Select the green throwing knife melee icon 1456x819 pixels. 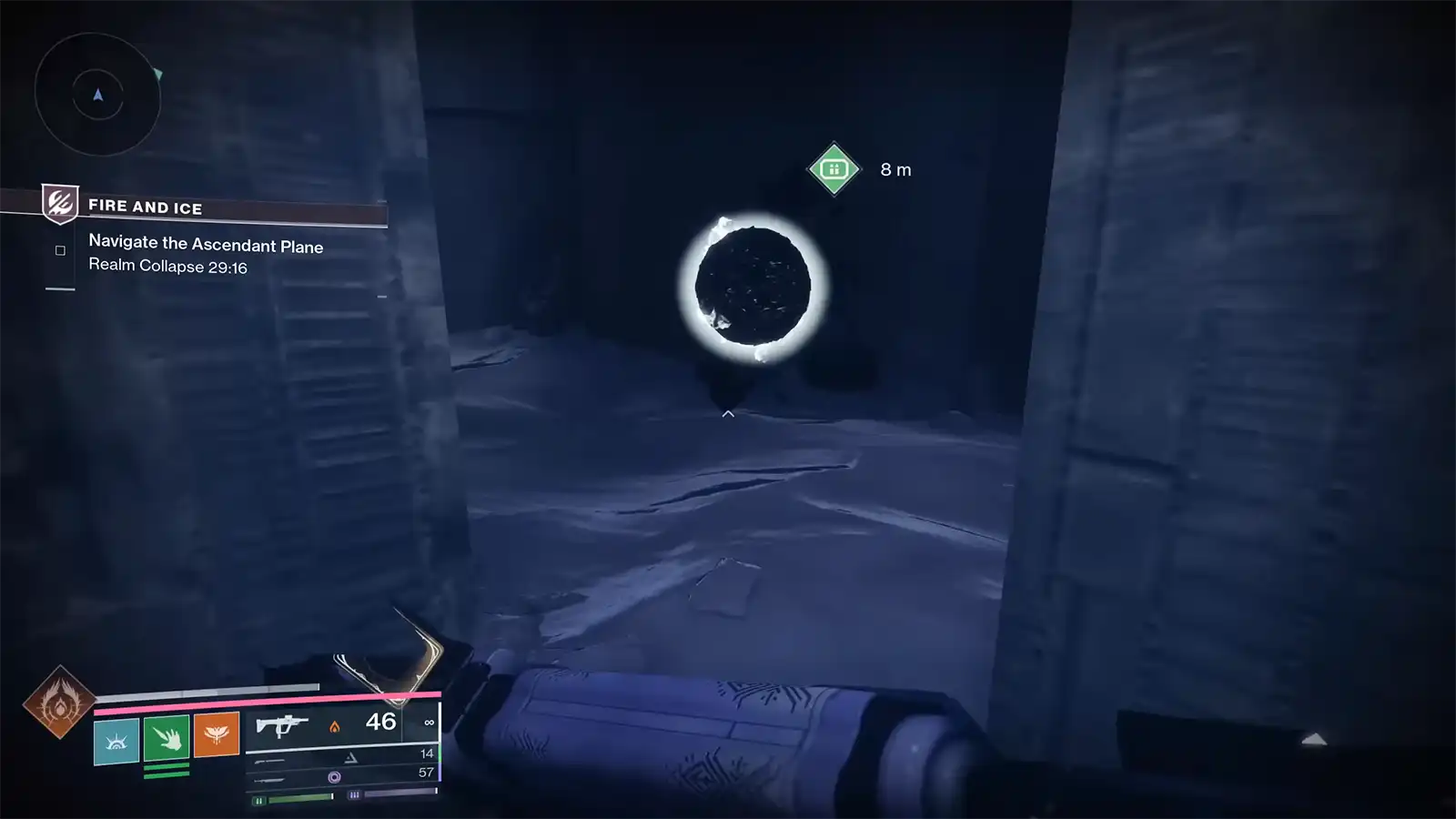coord(168,740)
